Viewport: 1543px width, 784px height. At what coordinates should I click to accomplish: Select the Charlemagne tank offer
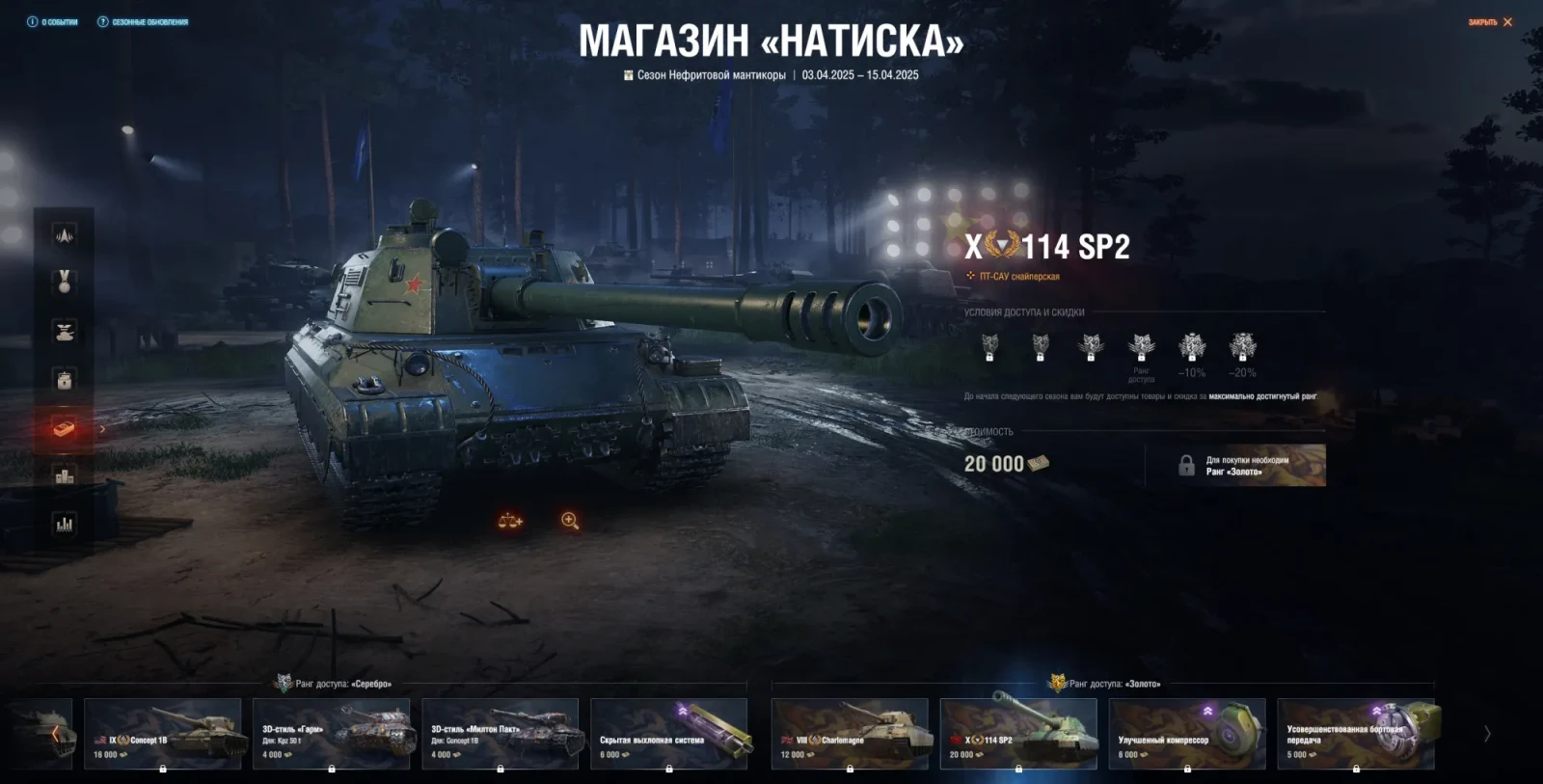(x=849, y=734)
